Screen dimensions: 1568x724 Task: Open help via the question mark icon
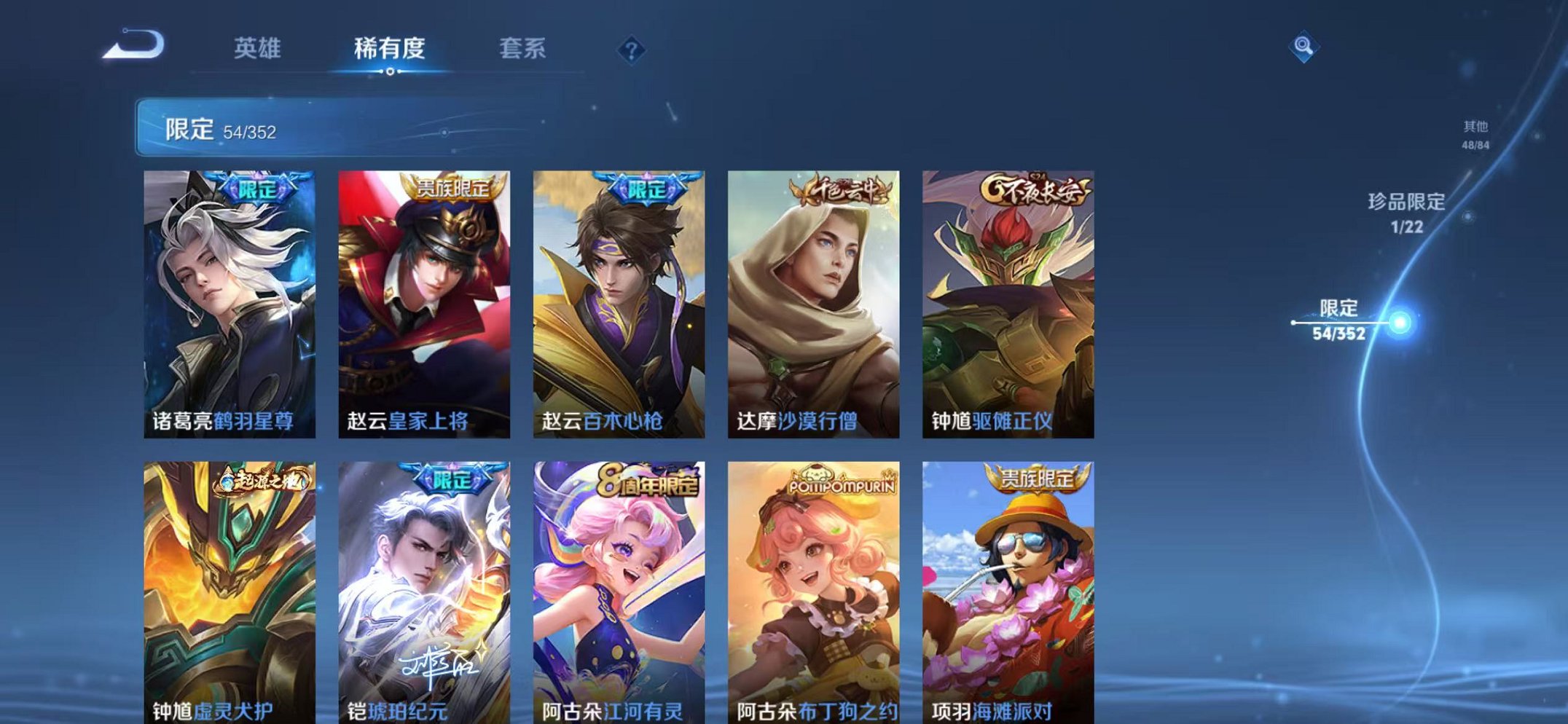pyautogui.click(x=632, y=50)
